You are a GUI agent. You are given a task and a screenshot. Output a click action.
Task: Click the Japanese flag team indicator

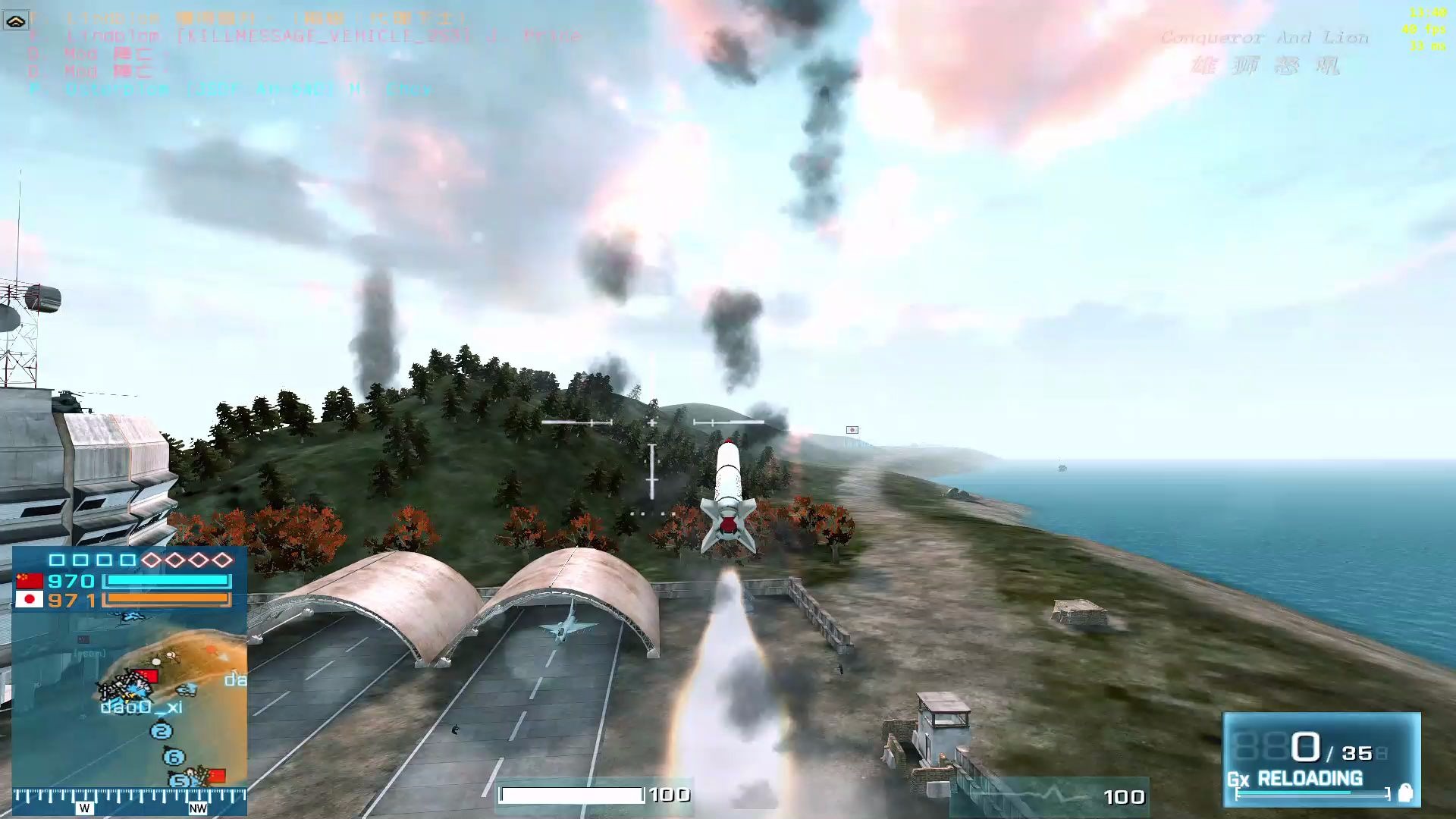[29, 600]
